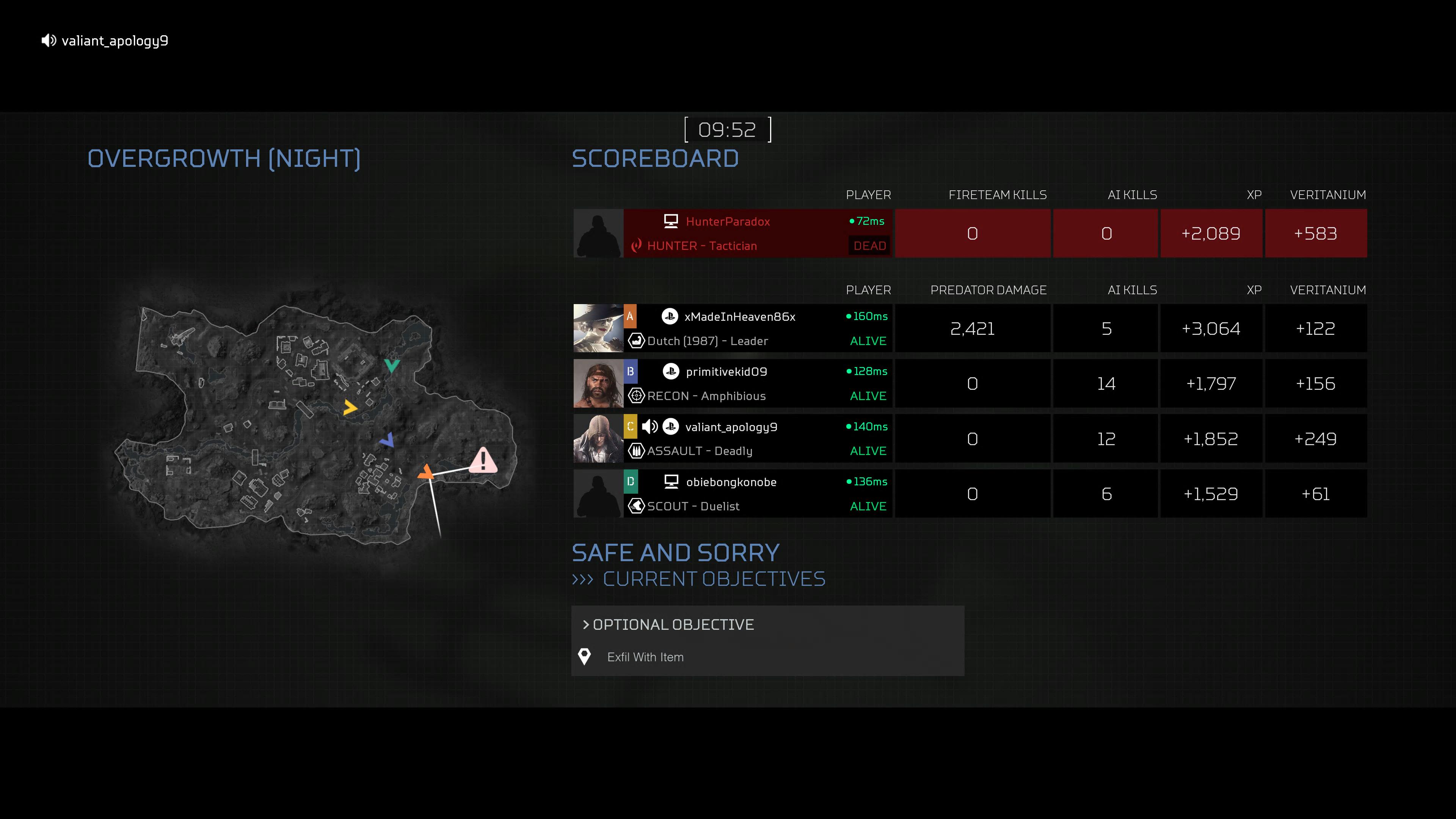
Task: Select the yellow player arrow on the map
Action: (x=350, y=407)
